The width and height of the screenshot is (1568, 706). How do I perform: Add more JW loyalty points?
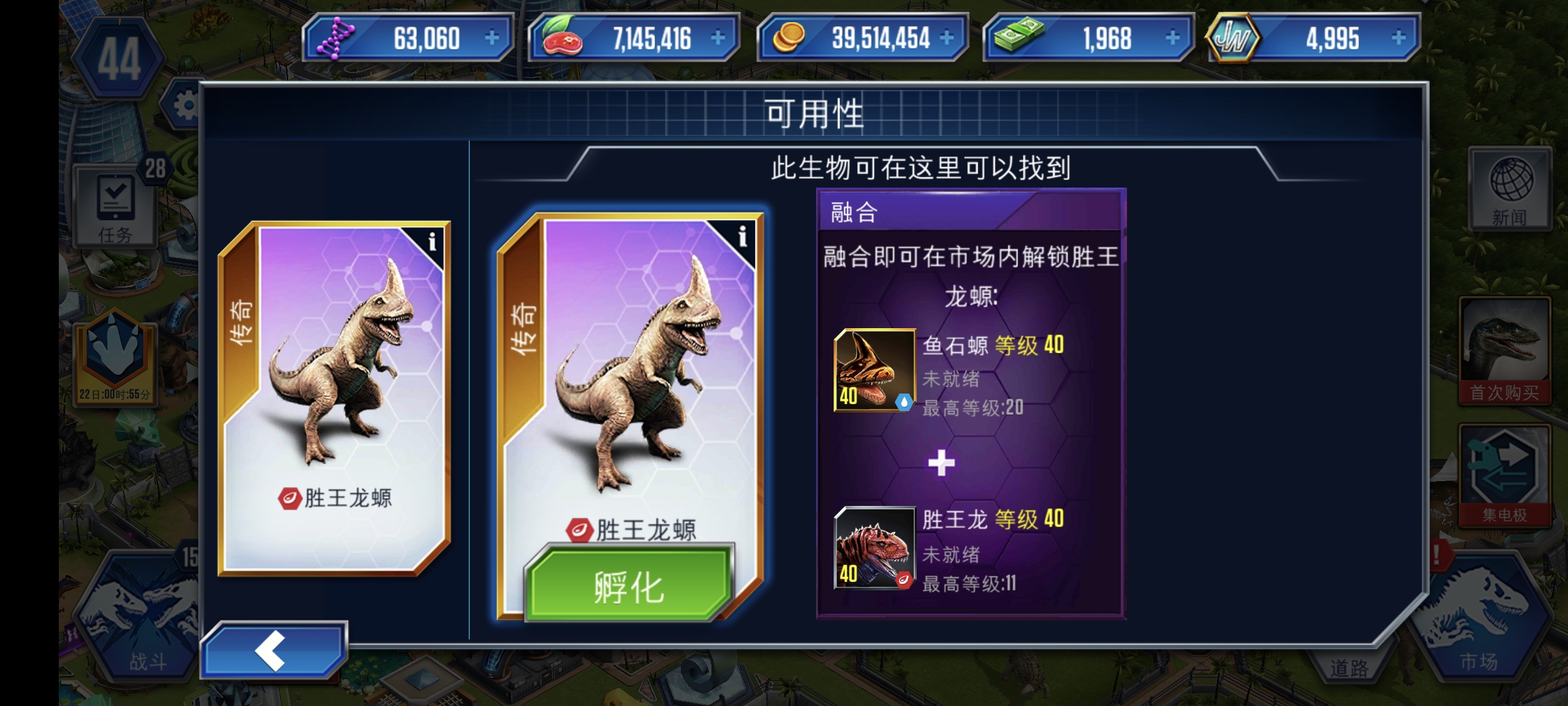[1398, 38]
